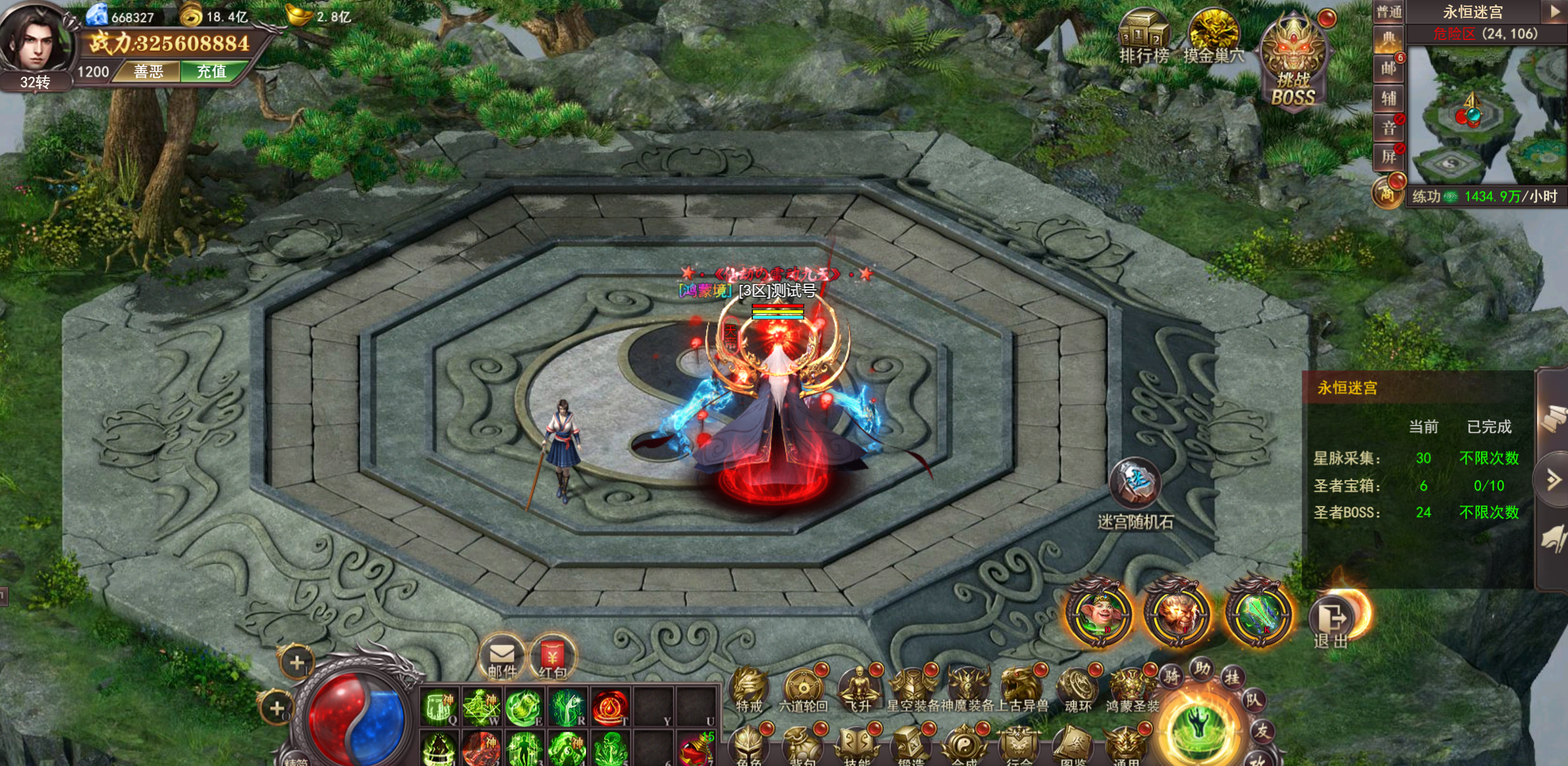Open the 充值 recharge button
Viewport: 1568px width, 766px height.
click(x=211, y=72)
